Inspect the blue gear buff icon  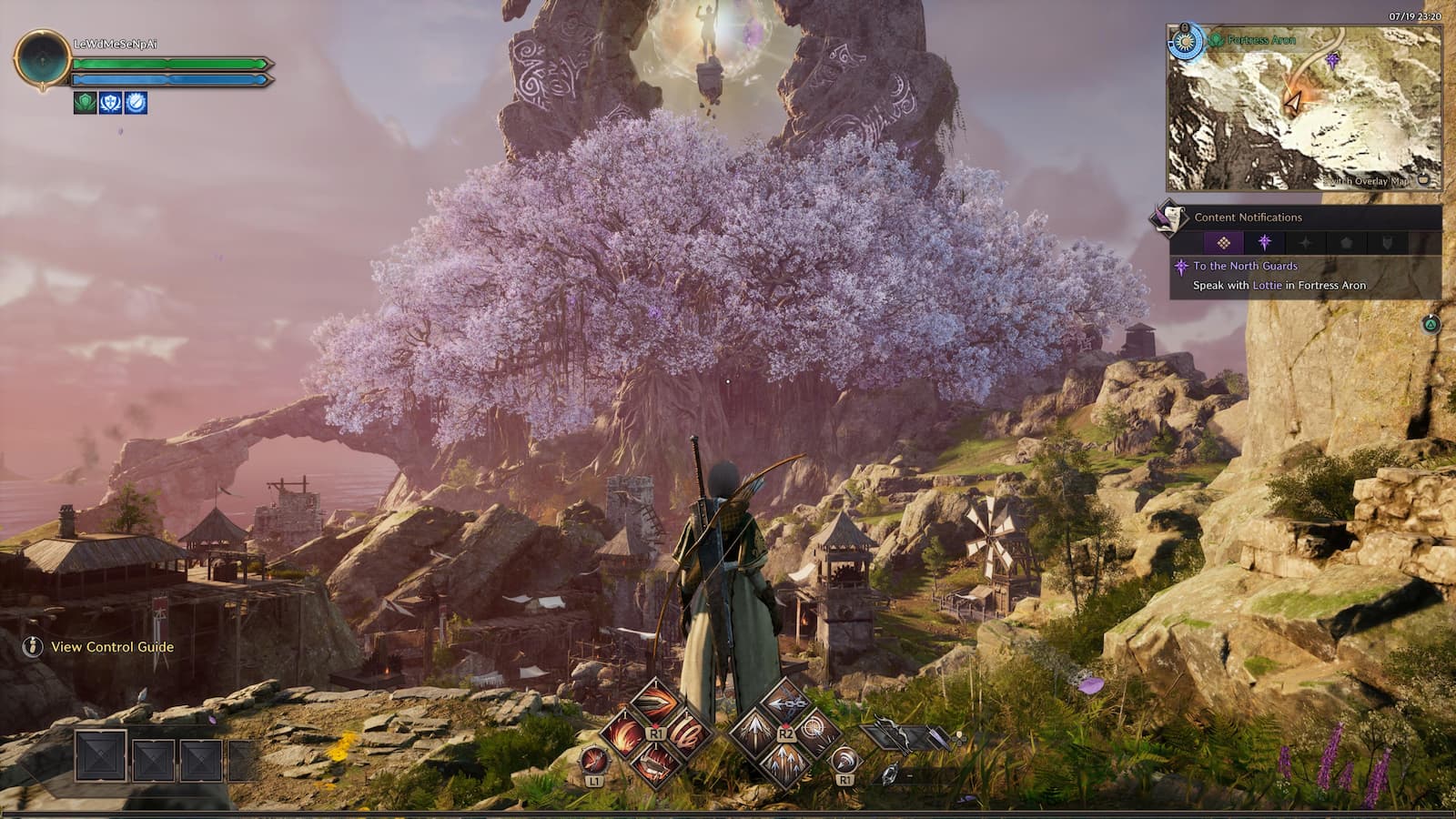(136, 103)
